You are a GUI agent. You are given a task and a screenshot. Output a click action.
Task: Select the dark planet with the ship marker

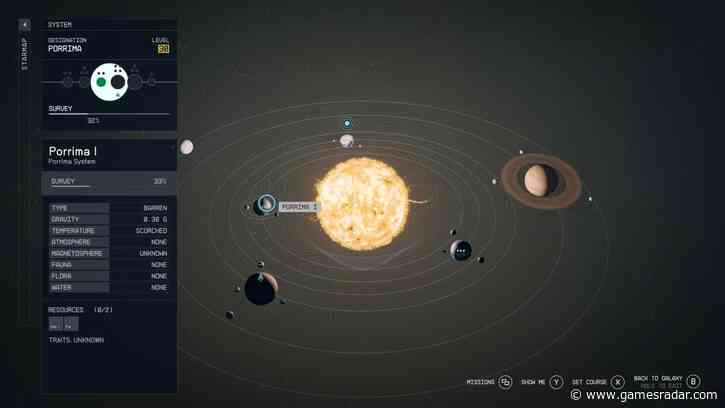259,289
